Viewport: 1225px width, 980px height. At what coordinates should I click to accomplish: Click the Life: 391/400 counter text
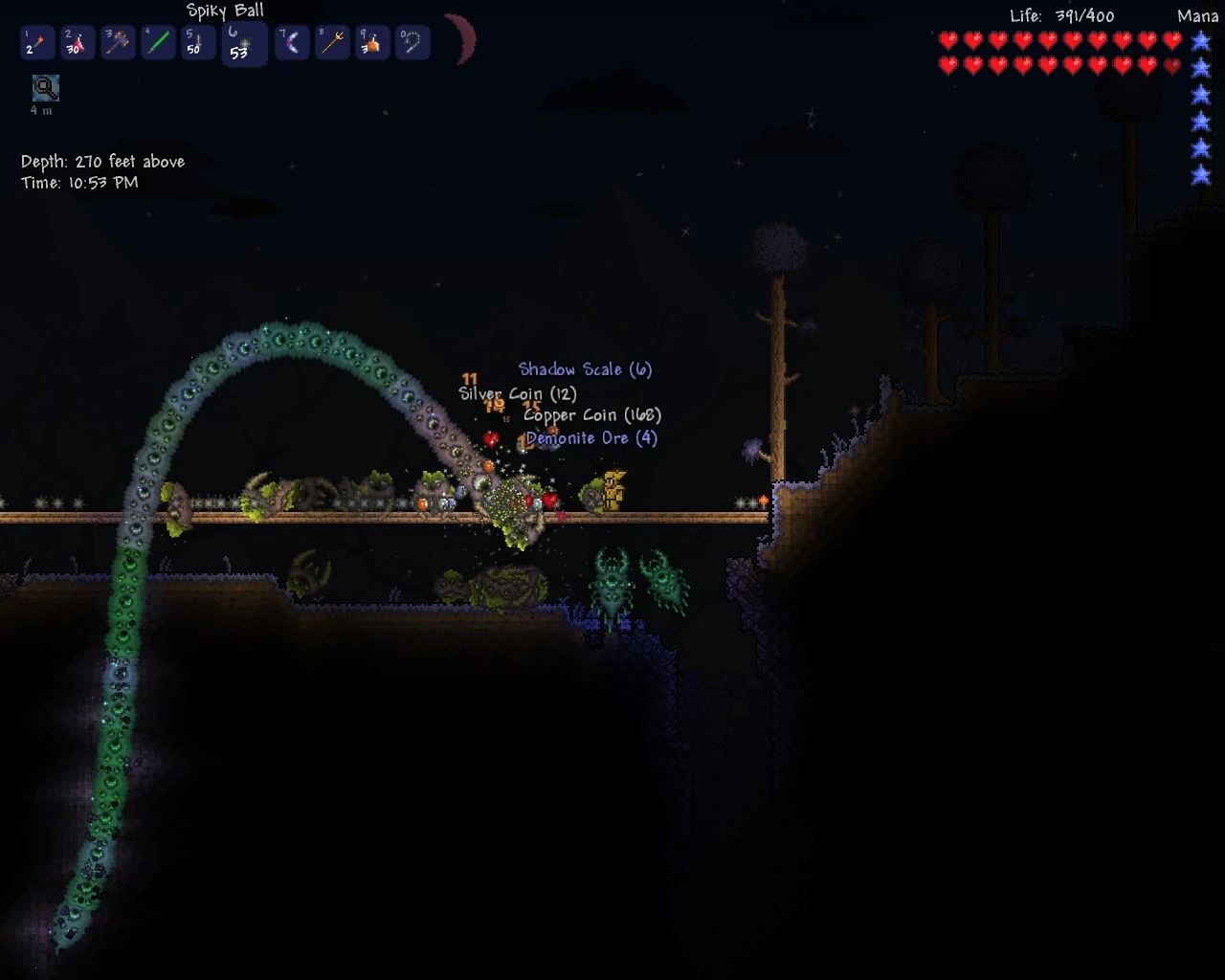(1063, 15)
